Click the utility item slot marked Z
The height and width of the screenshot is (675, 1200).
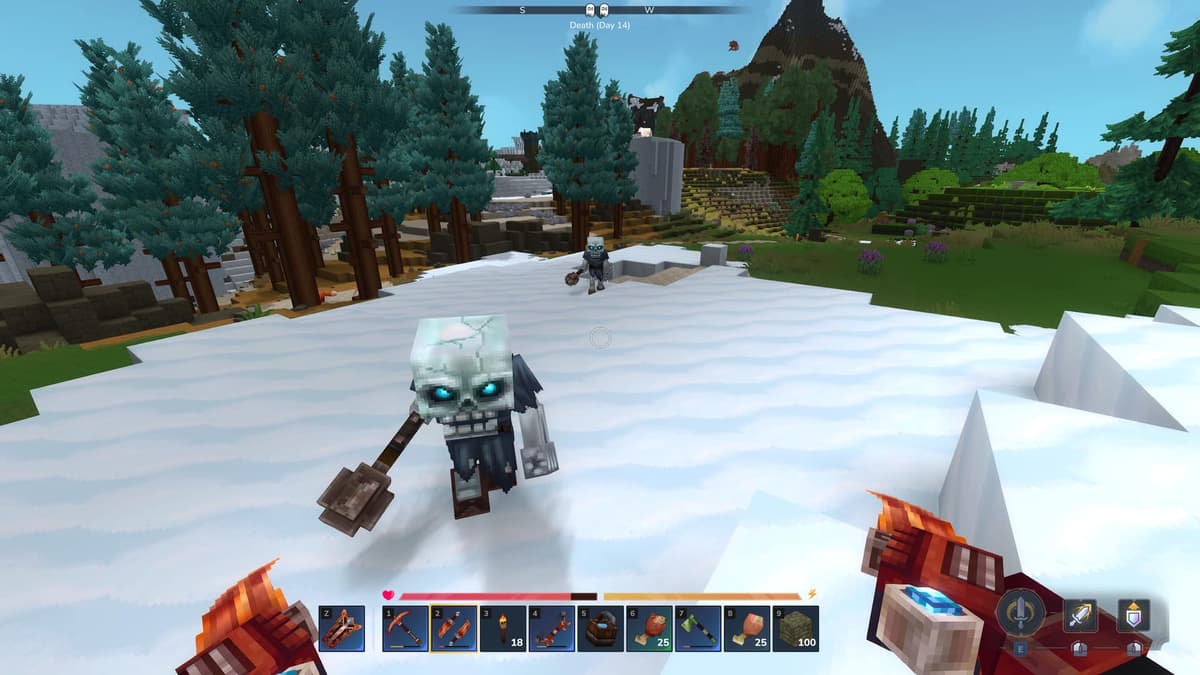coord(342,629)
